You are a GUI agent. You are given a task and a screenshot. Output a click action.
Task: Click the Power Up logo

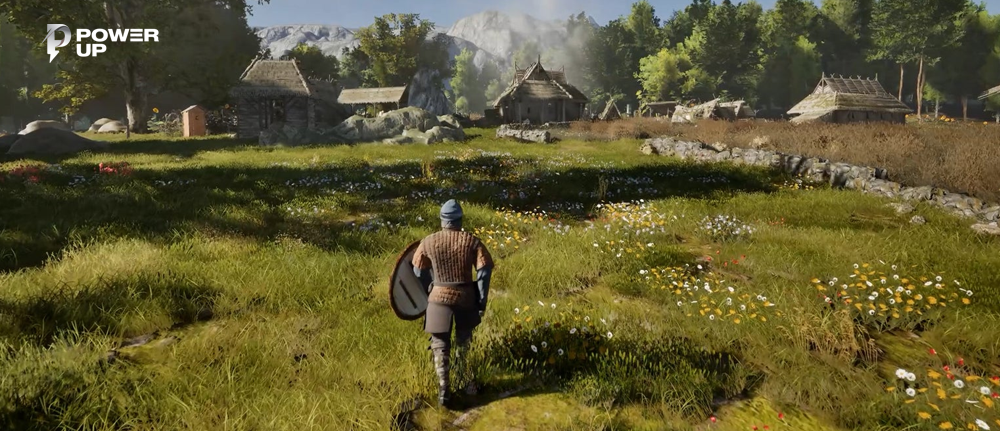(101, 41)
